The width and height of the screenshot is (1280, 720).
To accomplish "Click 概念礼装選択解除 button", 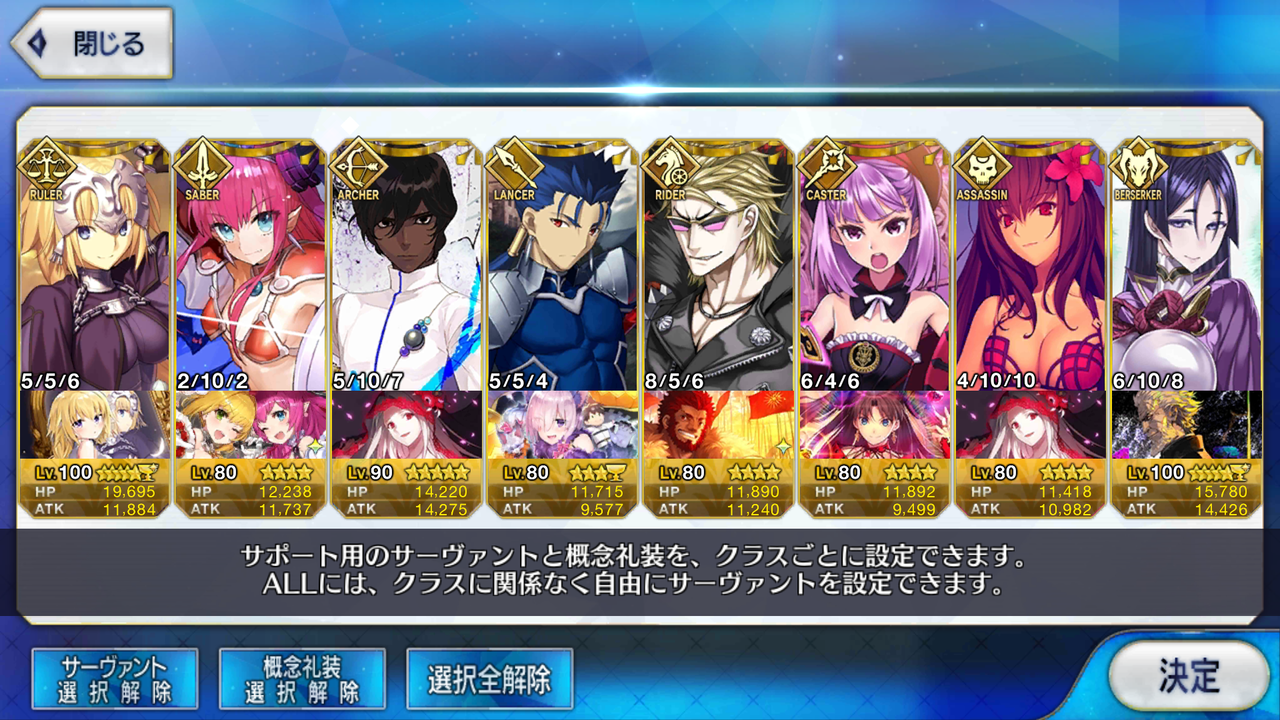I will [302, 678].
